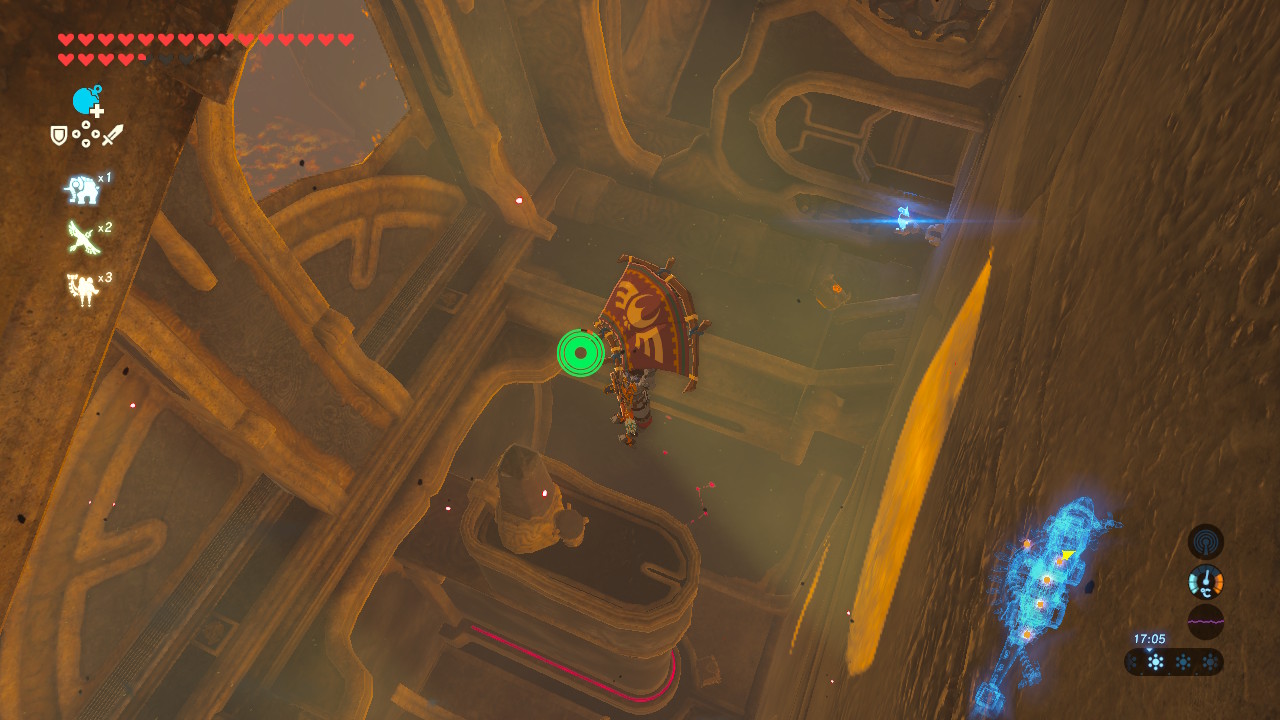Click the weather forecast strip
Screen dimensions: 1280x720
click(1174, 662)
